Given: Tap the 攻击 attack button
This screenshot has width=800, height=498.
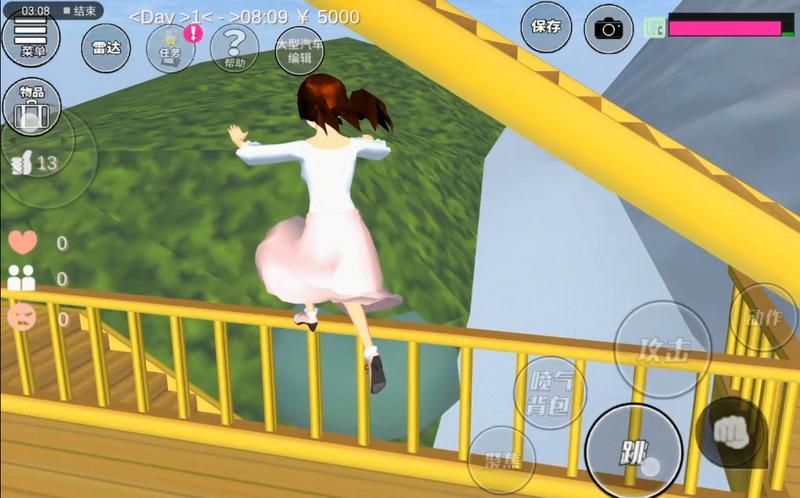Looking at the screenshot, I should (x=662, y=349).
